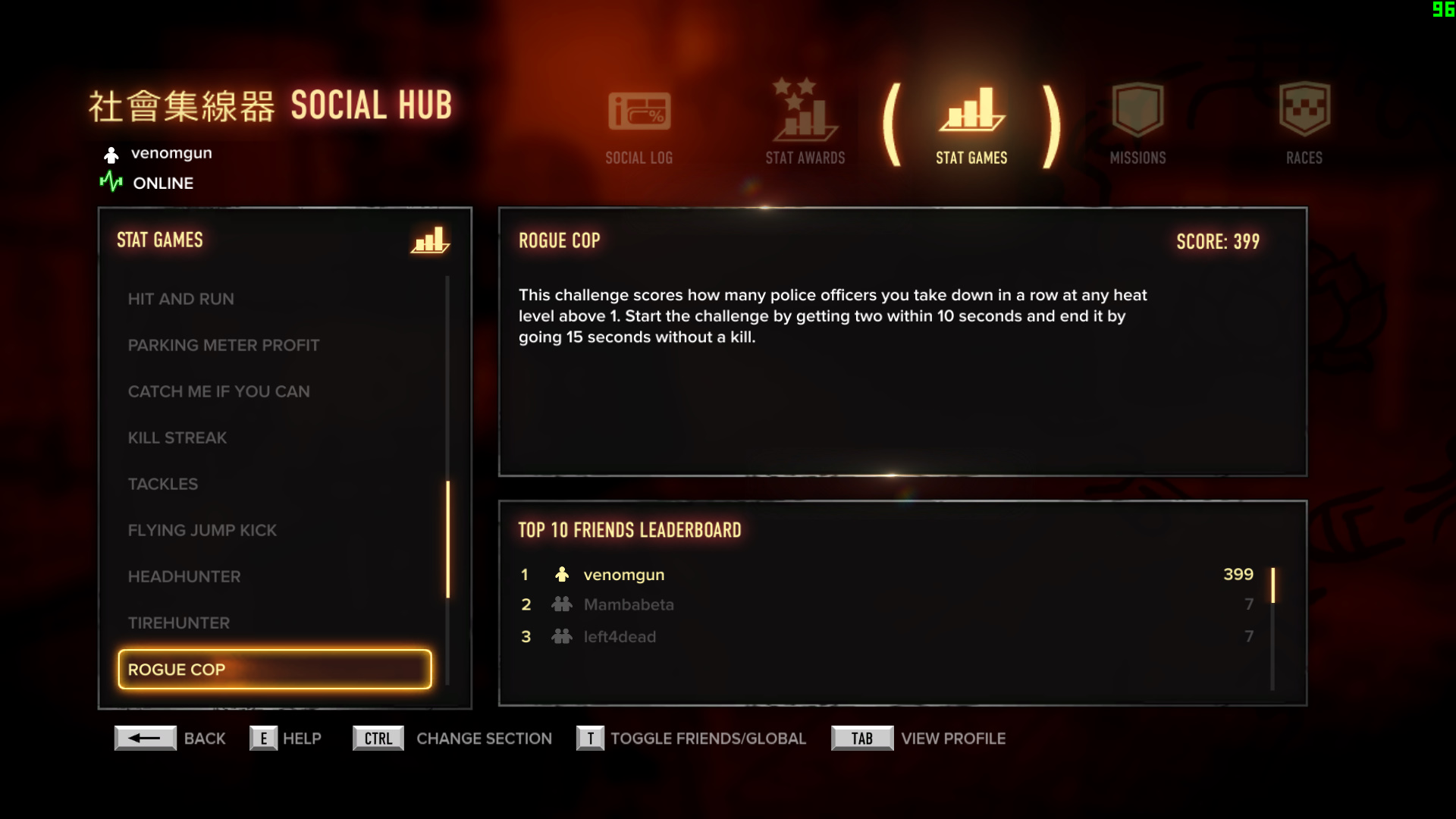
Task: Choose Mambabeta in the friends leaderboard
Action: point(886,605)
